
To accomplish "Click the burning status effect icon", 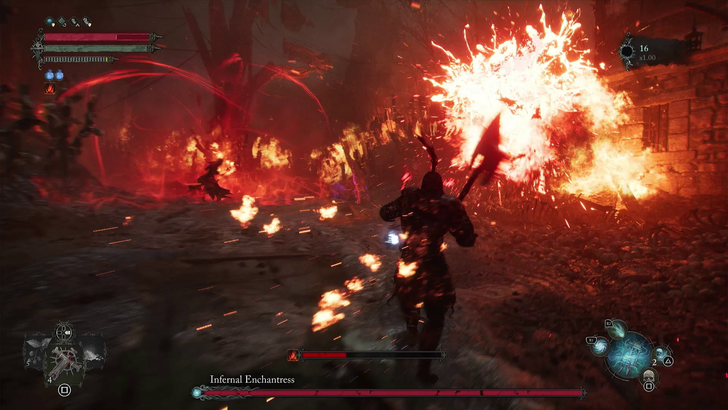I will coord(50,90).
